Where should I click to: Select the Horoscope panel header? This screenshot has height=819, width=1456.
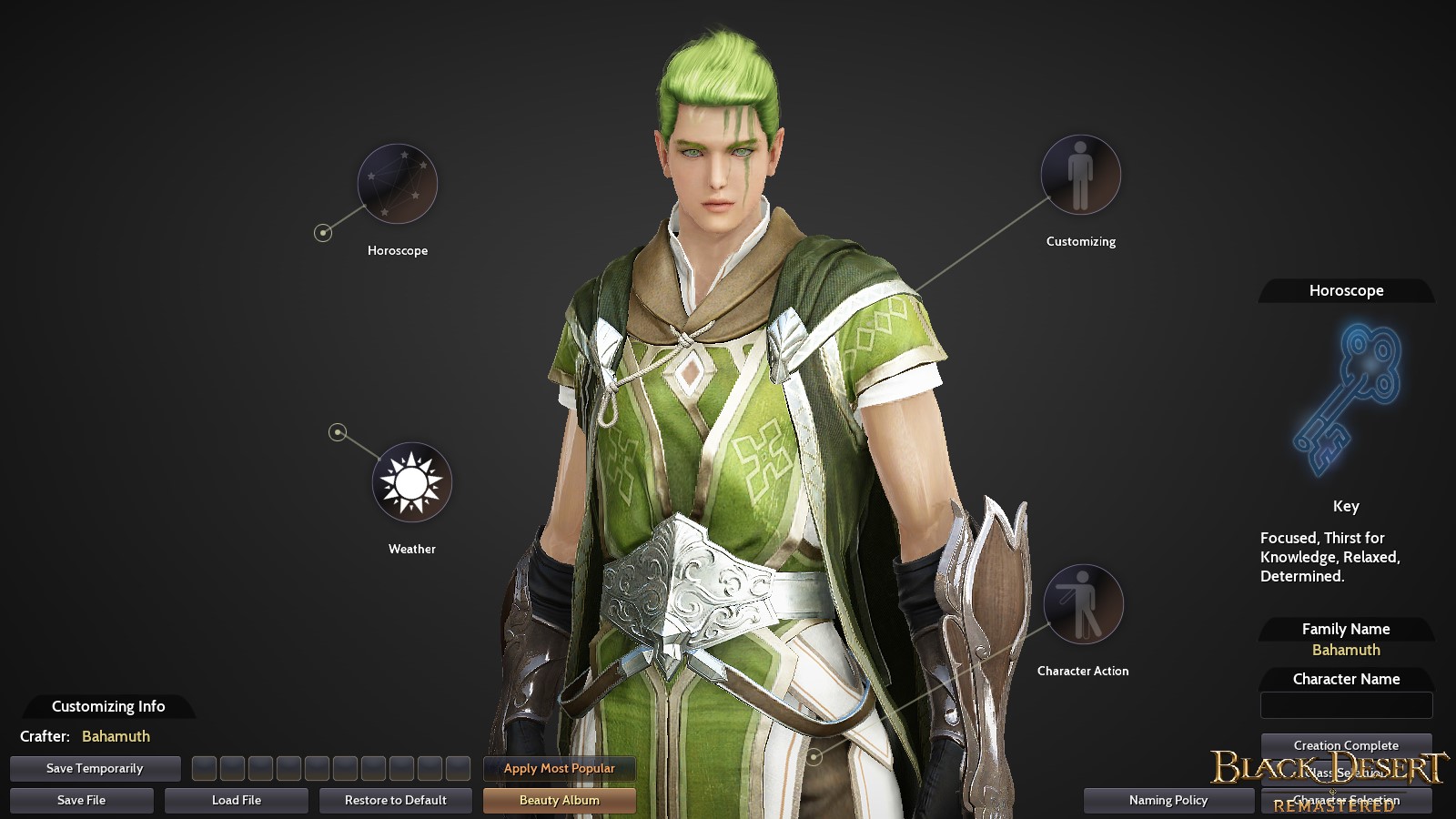[x=1346, y=290]
